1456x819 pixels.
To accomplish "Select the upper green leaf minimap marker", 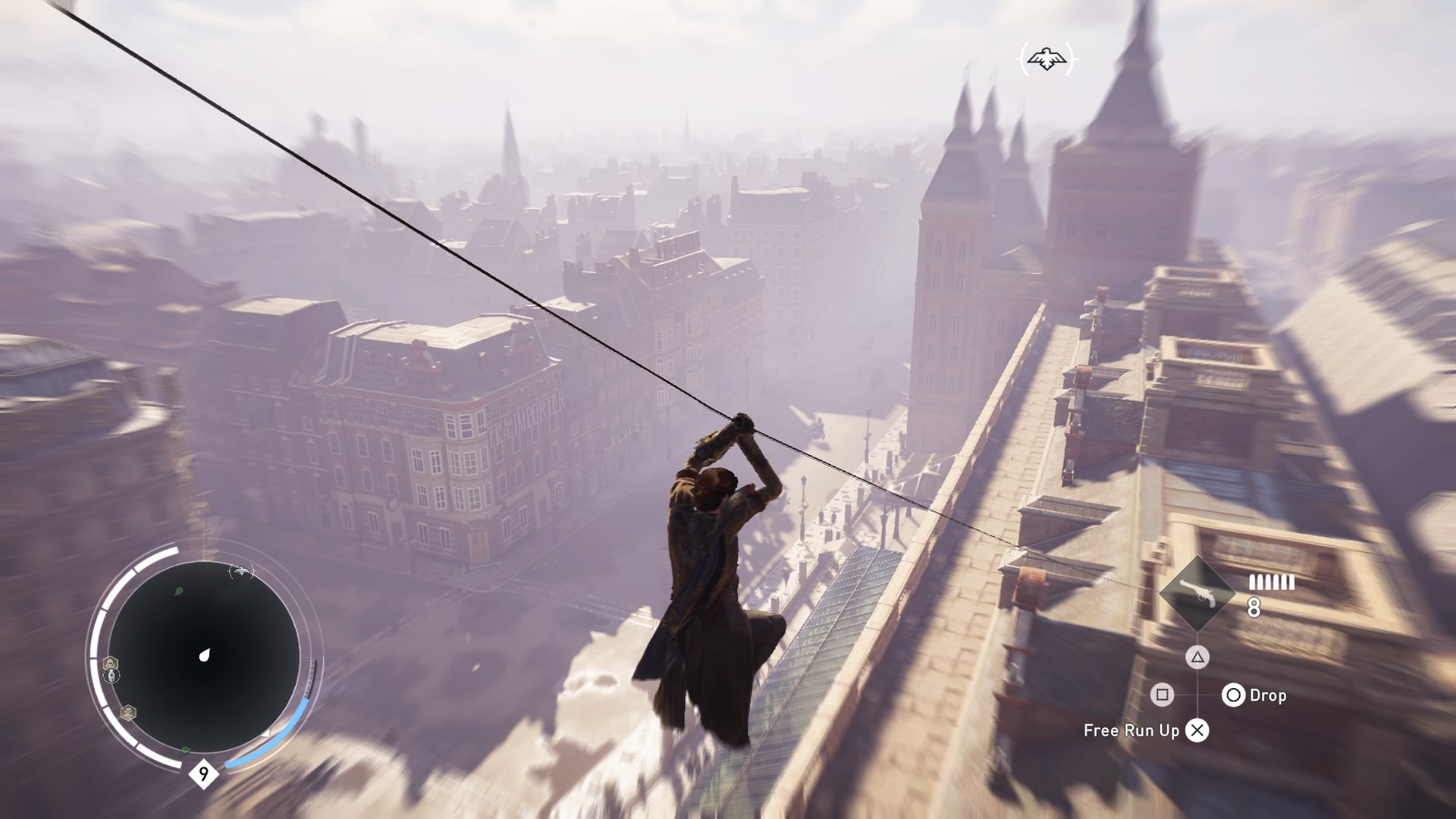I will pyautogui.click(x=179, y=591).
